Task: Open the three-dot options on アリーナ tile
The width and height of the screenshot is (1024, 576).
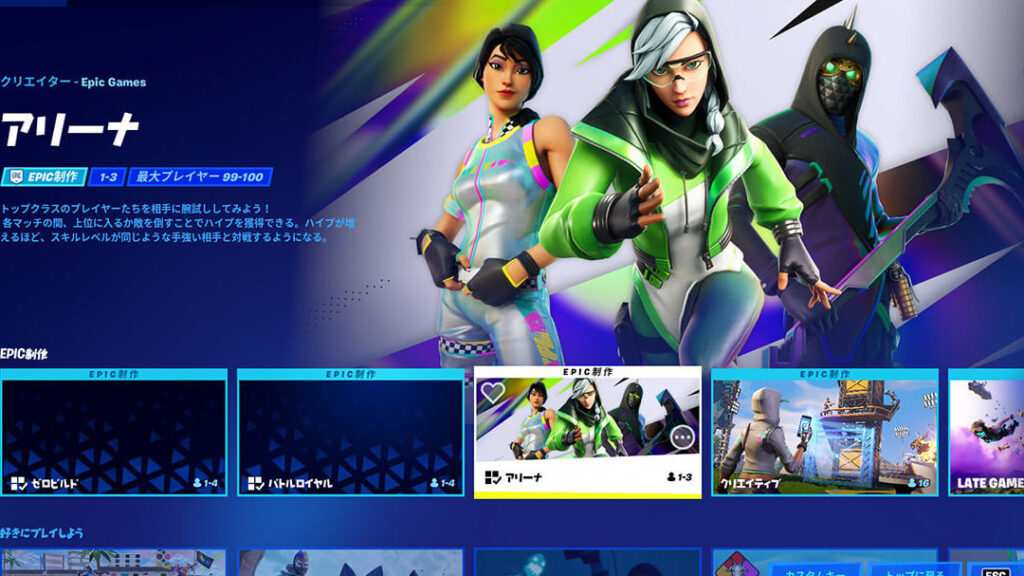Action: coord(683,438)
